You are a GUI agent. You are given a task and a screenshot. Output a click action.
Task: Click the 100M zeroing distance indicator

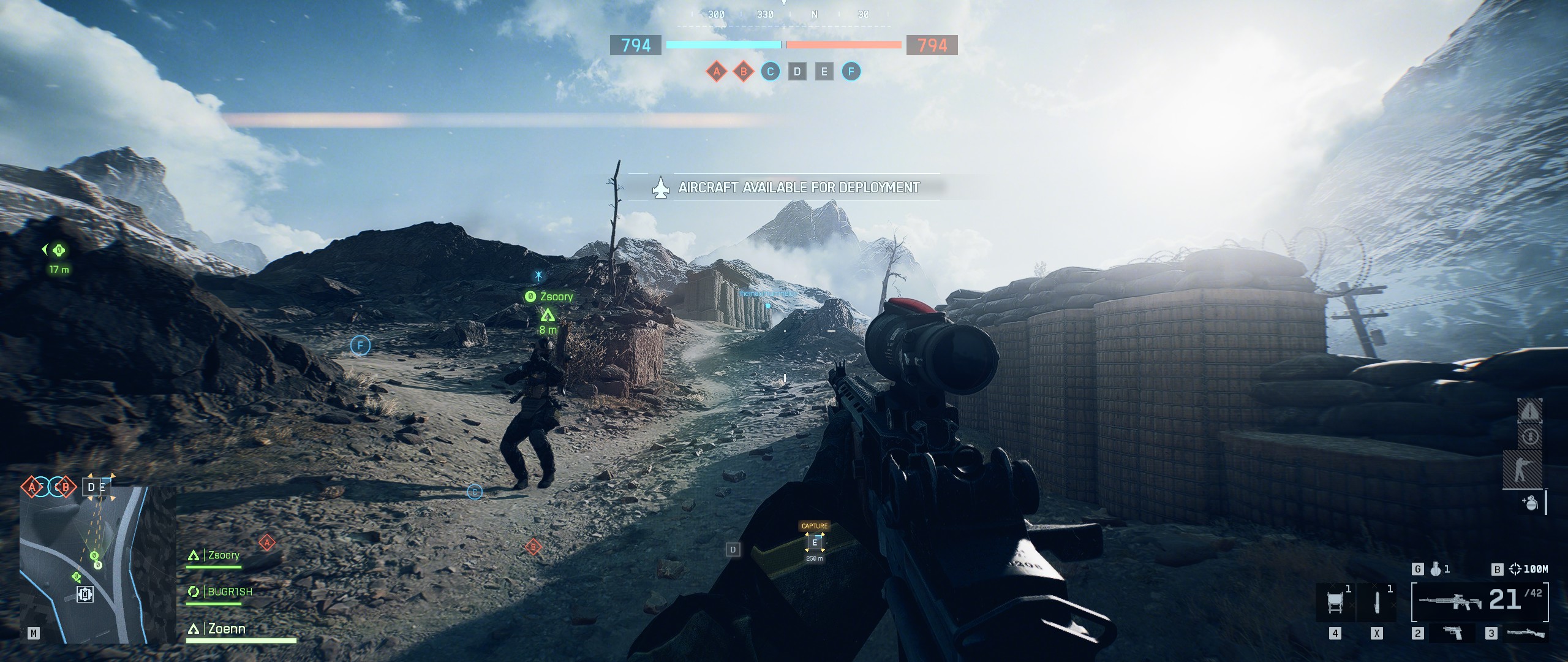1529,569
